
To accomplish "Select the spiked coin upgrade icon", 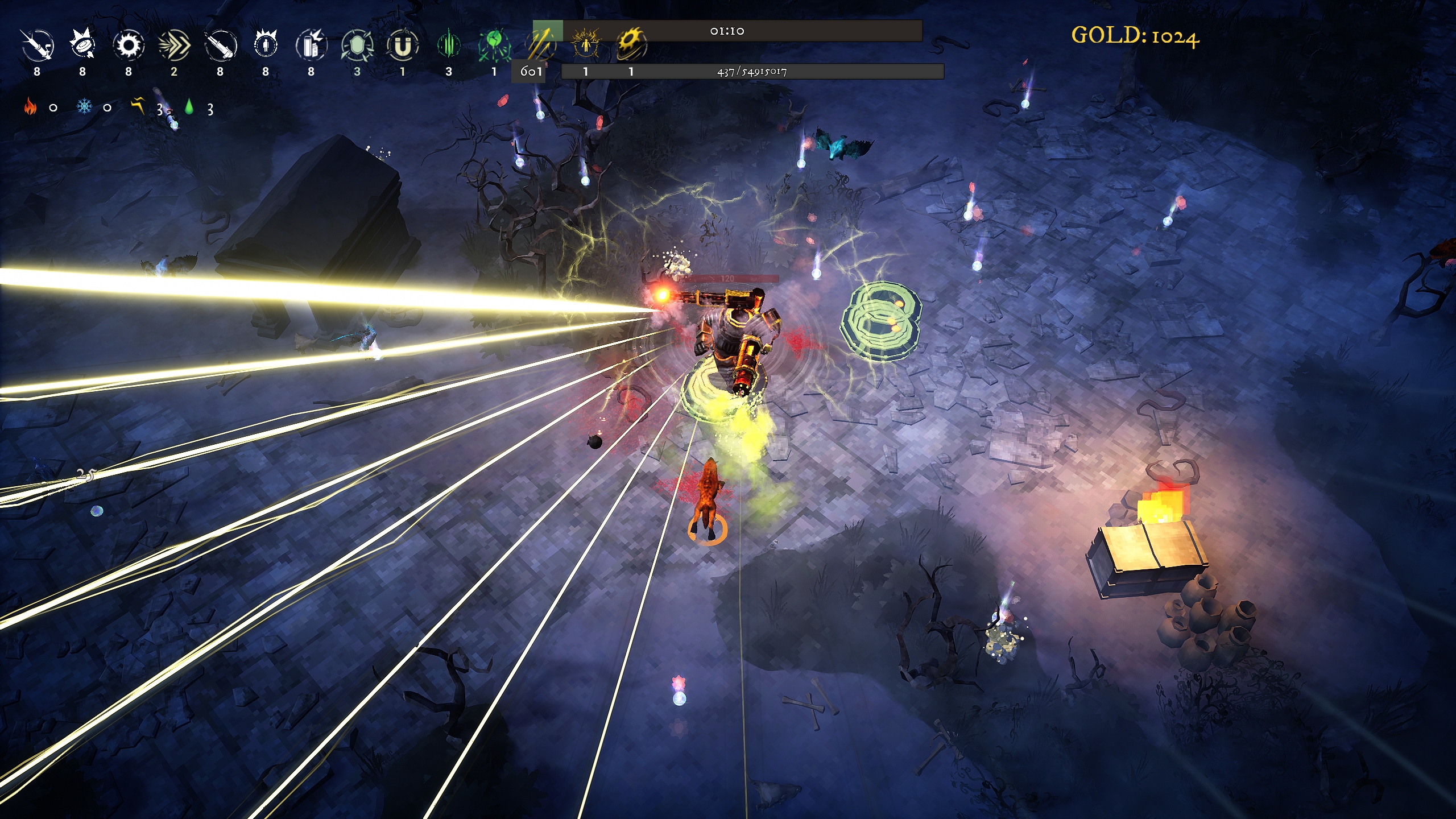I will click(83, 45).
